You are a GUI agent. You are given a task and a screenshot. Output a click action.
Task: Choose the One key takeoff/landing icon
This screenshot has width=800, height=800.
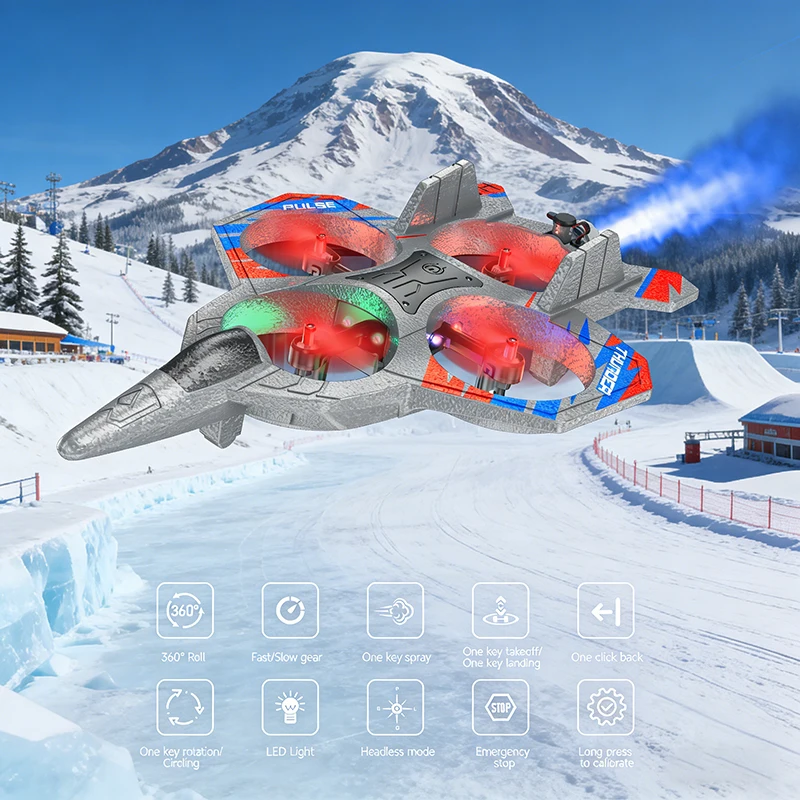tap(500, 610)
